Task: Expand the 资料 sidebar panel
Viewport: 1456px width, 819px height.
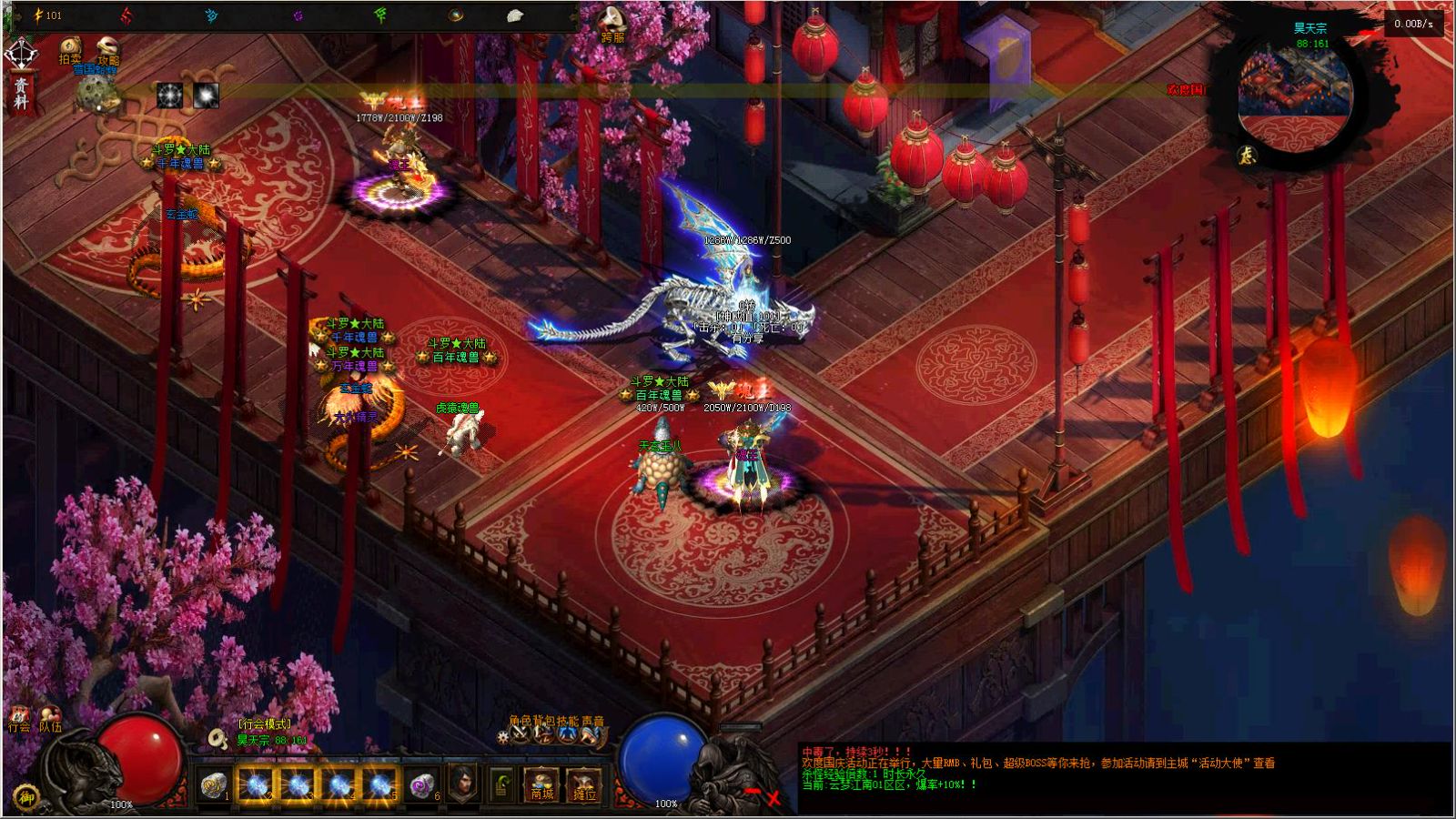Action: tap(20, 91)
